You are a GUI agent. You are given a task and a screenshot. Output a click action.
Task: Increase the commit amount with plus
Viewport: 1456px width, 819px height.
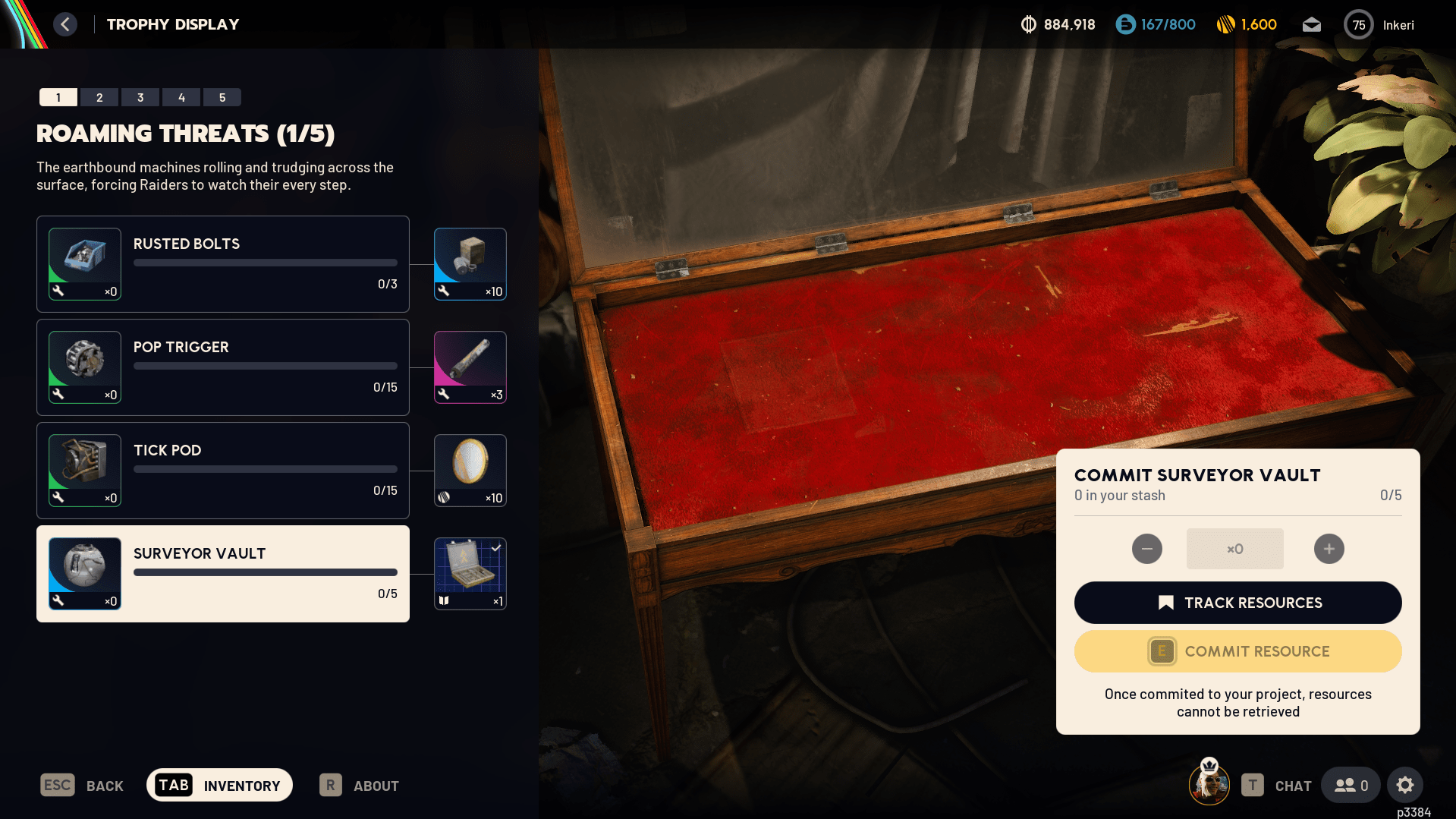(1329, 549)
